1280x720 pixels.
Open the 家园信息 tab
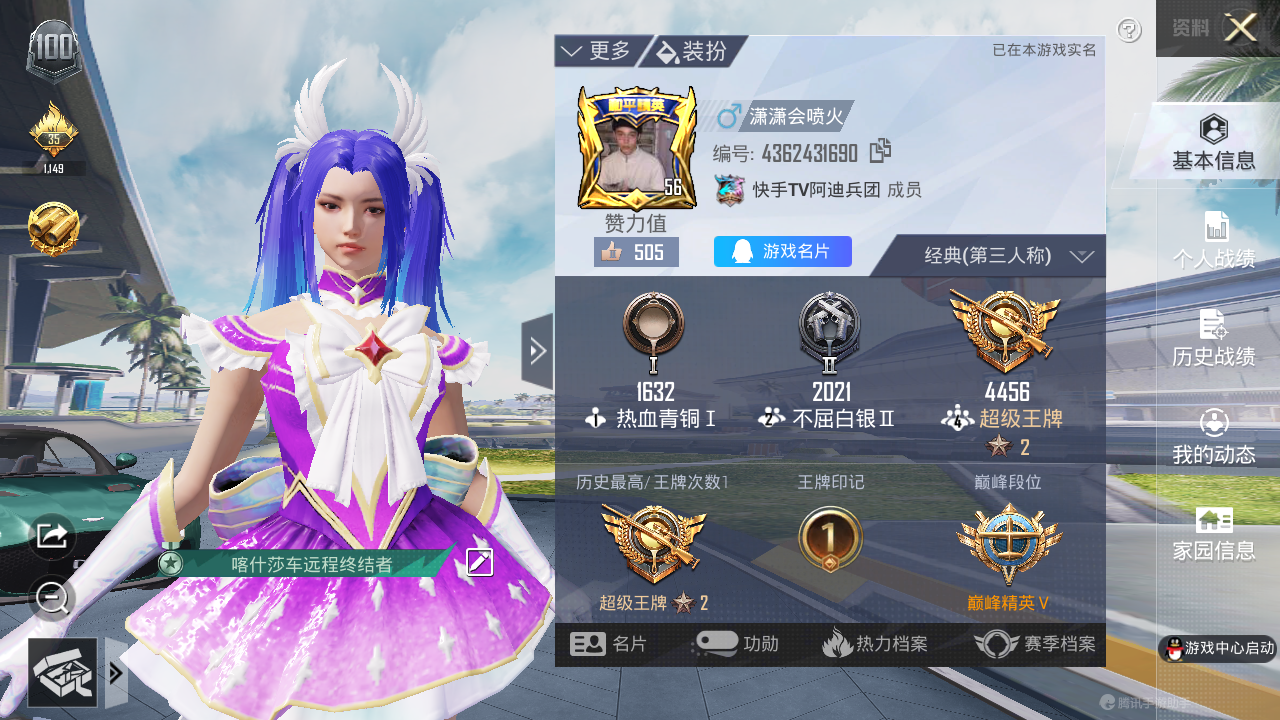click(1213, 534)
